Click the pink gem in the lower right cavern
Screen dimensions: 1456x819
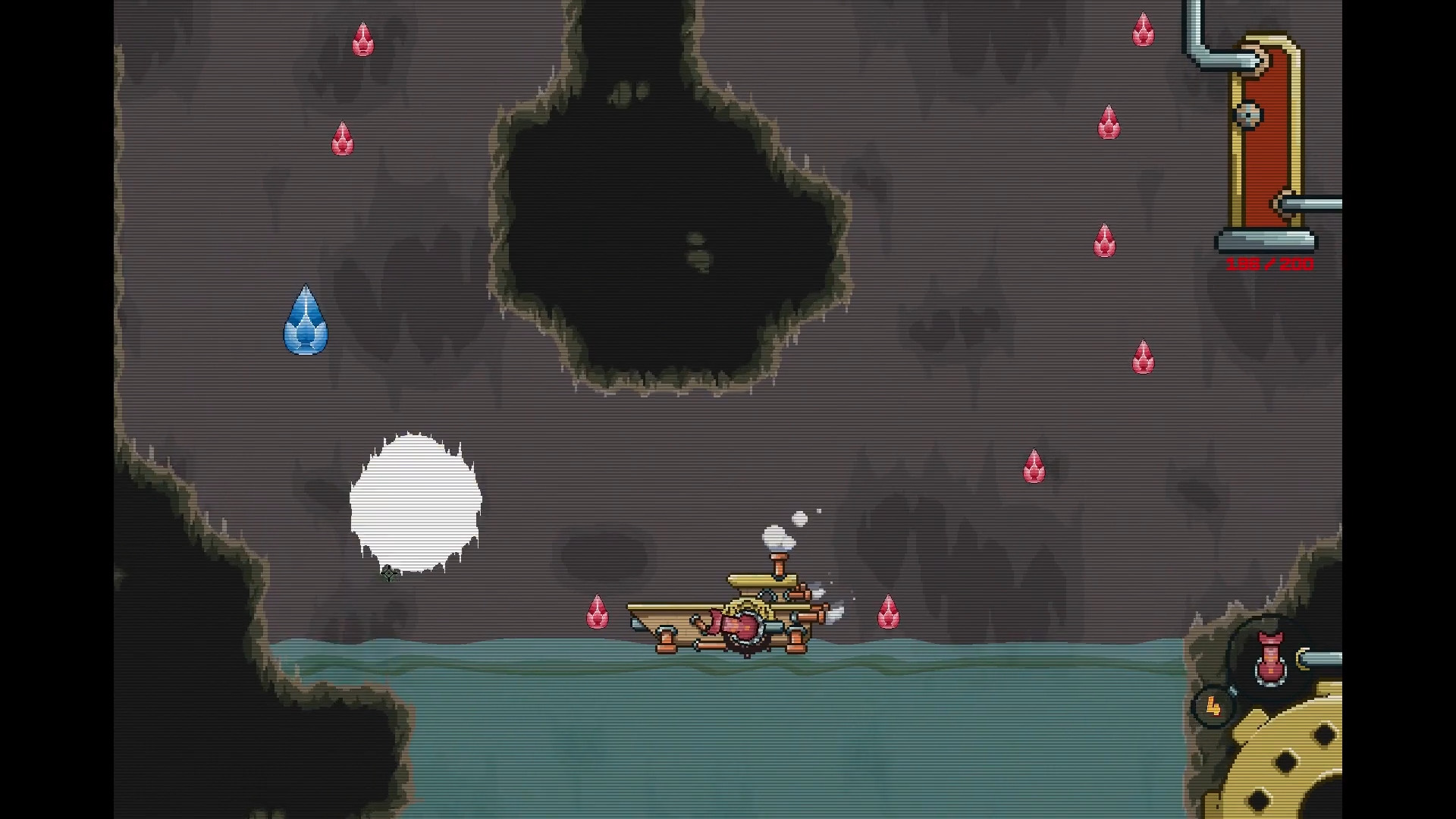pos(1035,466)
